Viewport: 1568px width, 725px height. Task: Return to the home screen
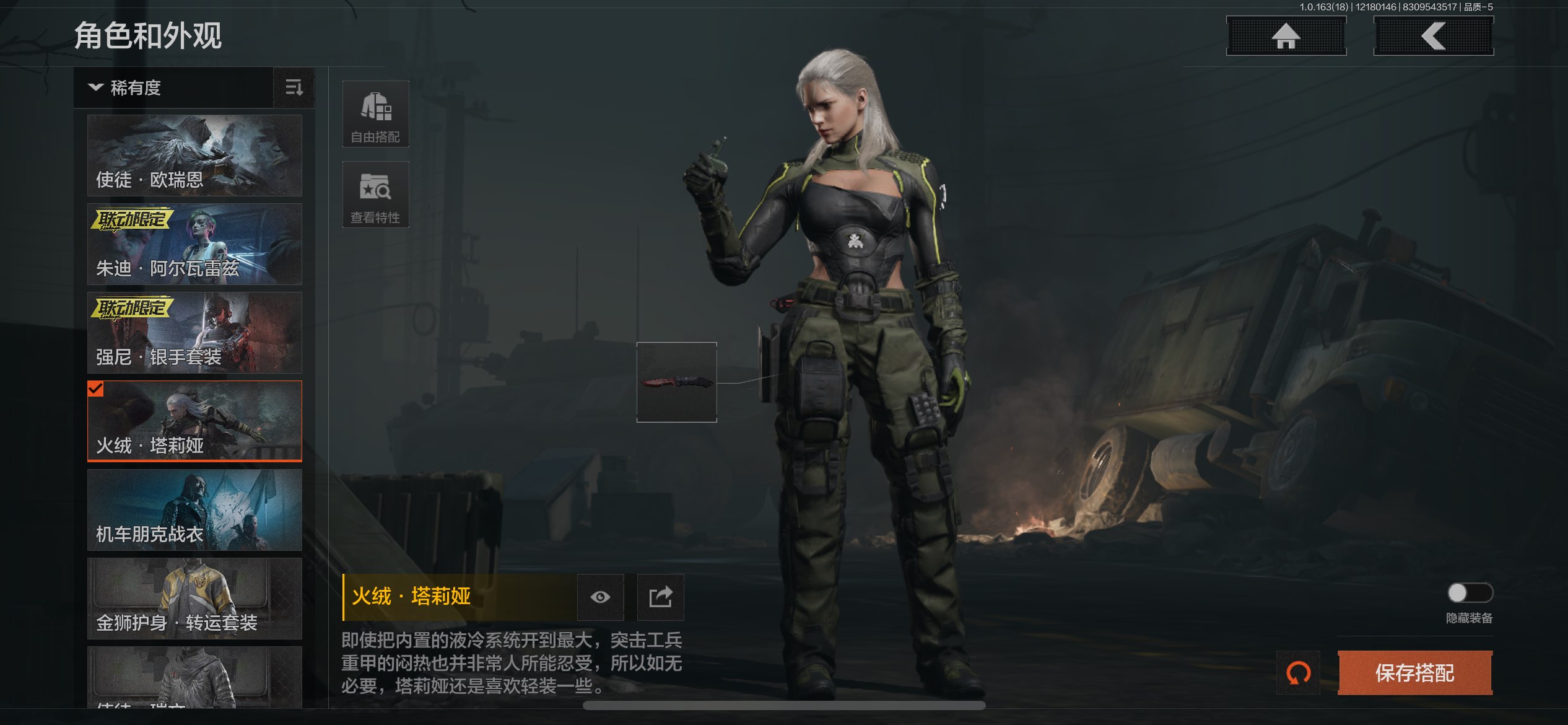pos(1286,36)
